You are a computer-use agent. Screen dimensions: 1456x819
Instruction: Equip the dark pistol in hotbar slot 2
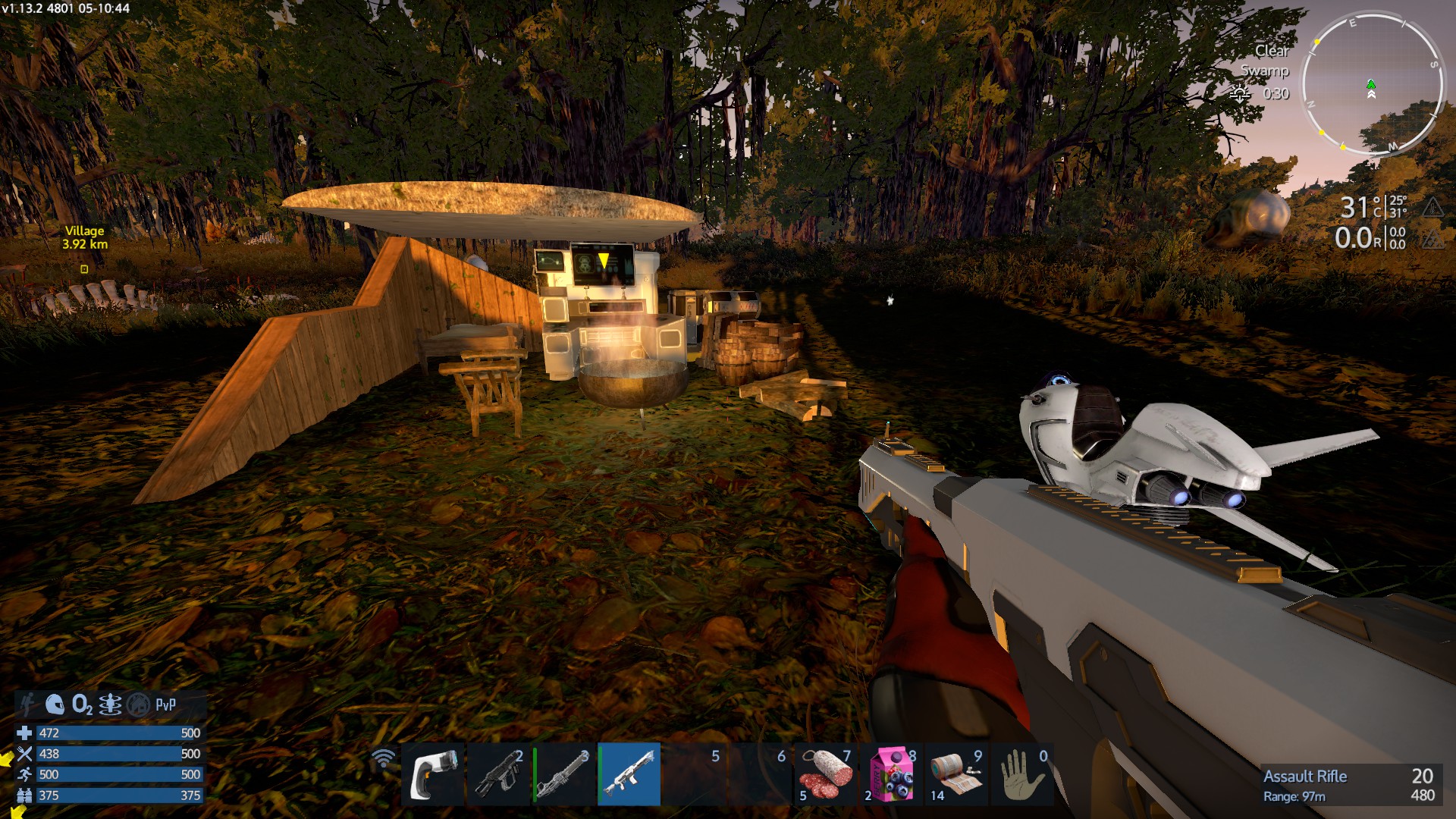coord(498,774)
